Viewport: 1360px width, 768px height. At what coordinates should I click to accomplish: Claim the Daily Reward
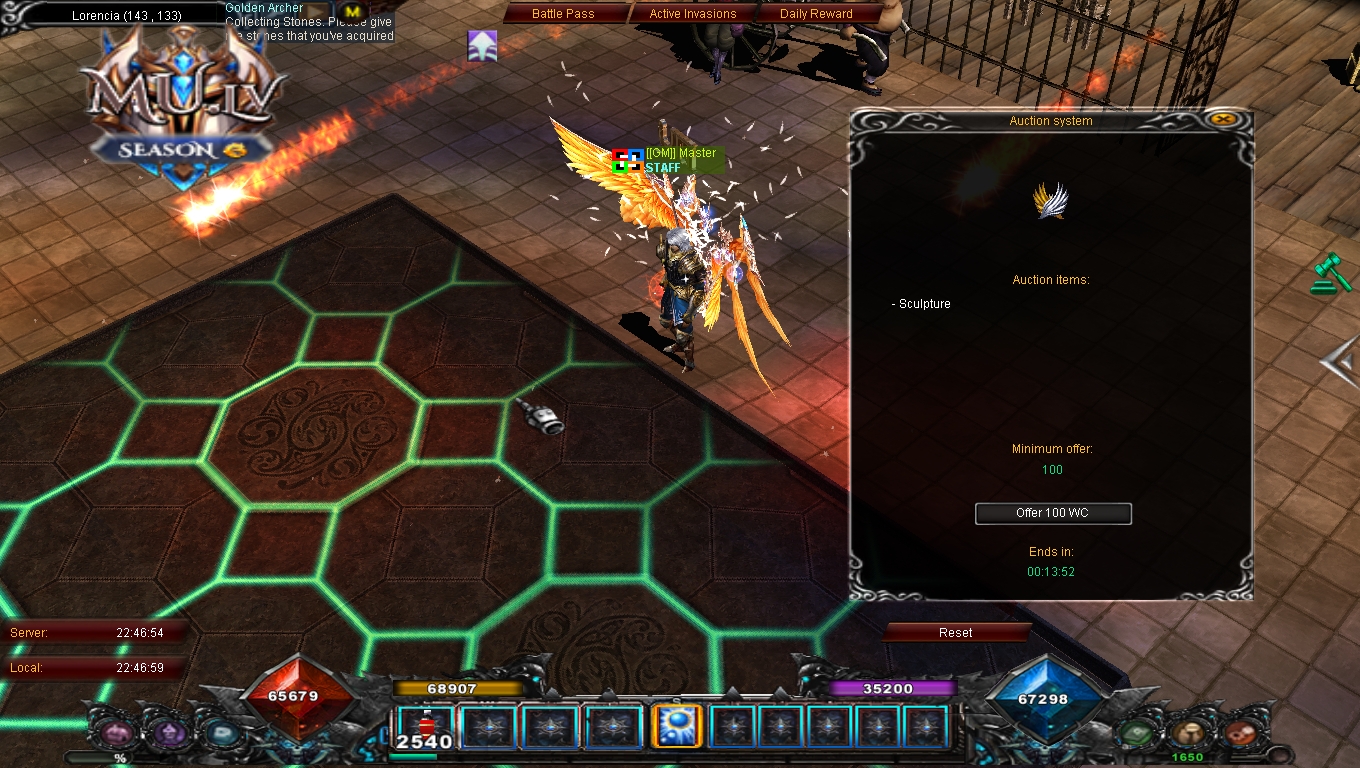816,14
